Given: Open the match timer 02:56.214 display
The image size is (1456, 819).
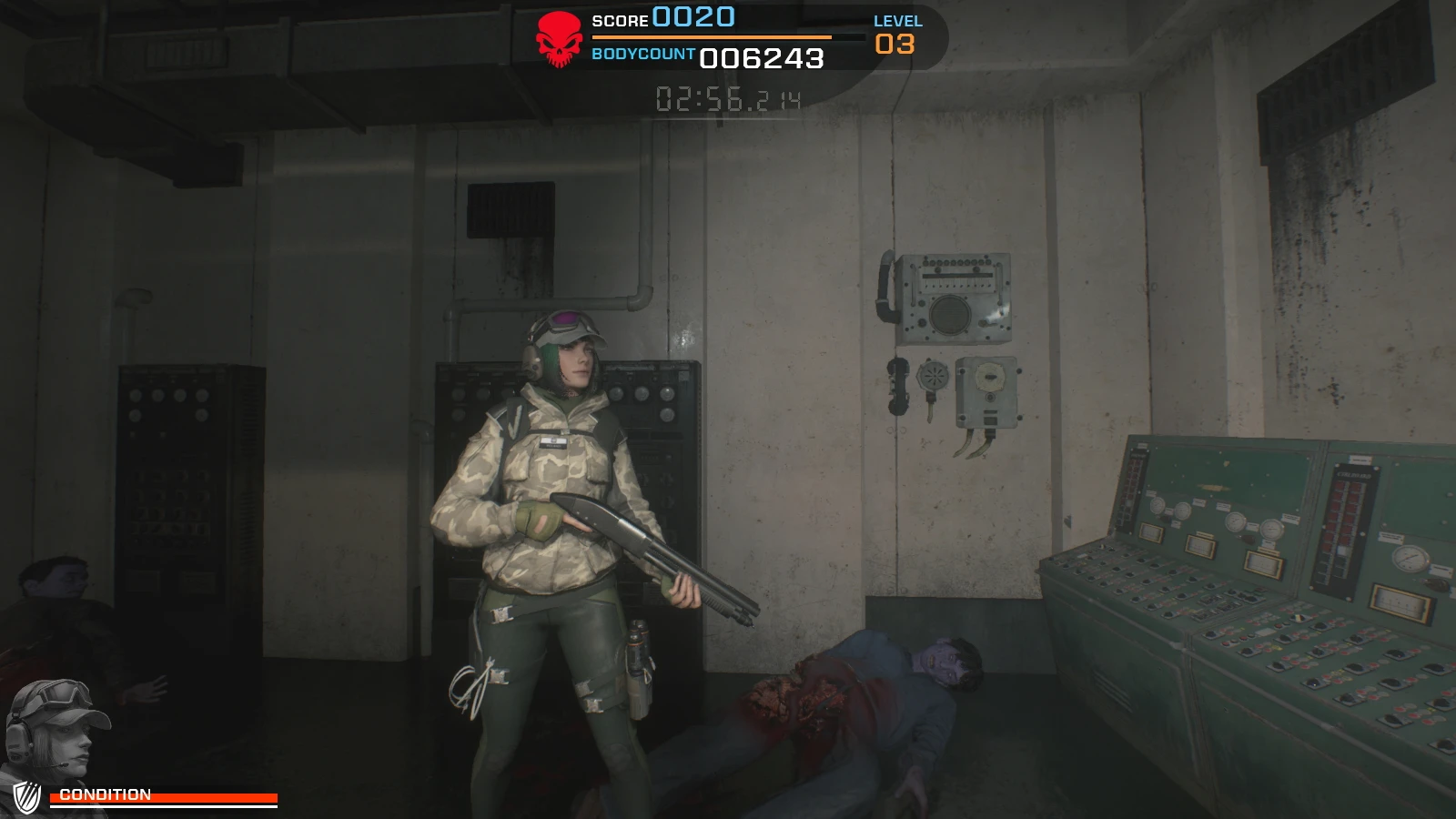Looking at the screenshot, I should coord(728,100).
